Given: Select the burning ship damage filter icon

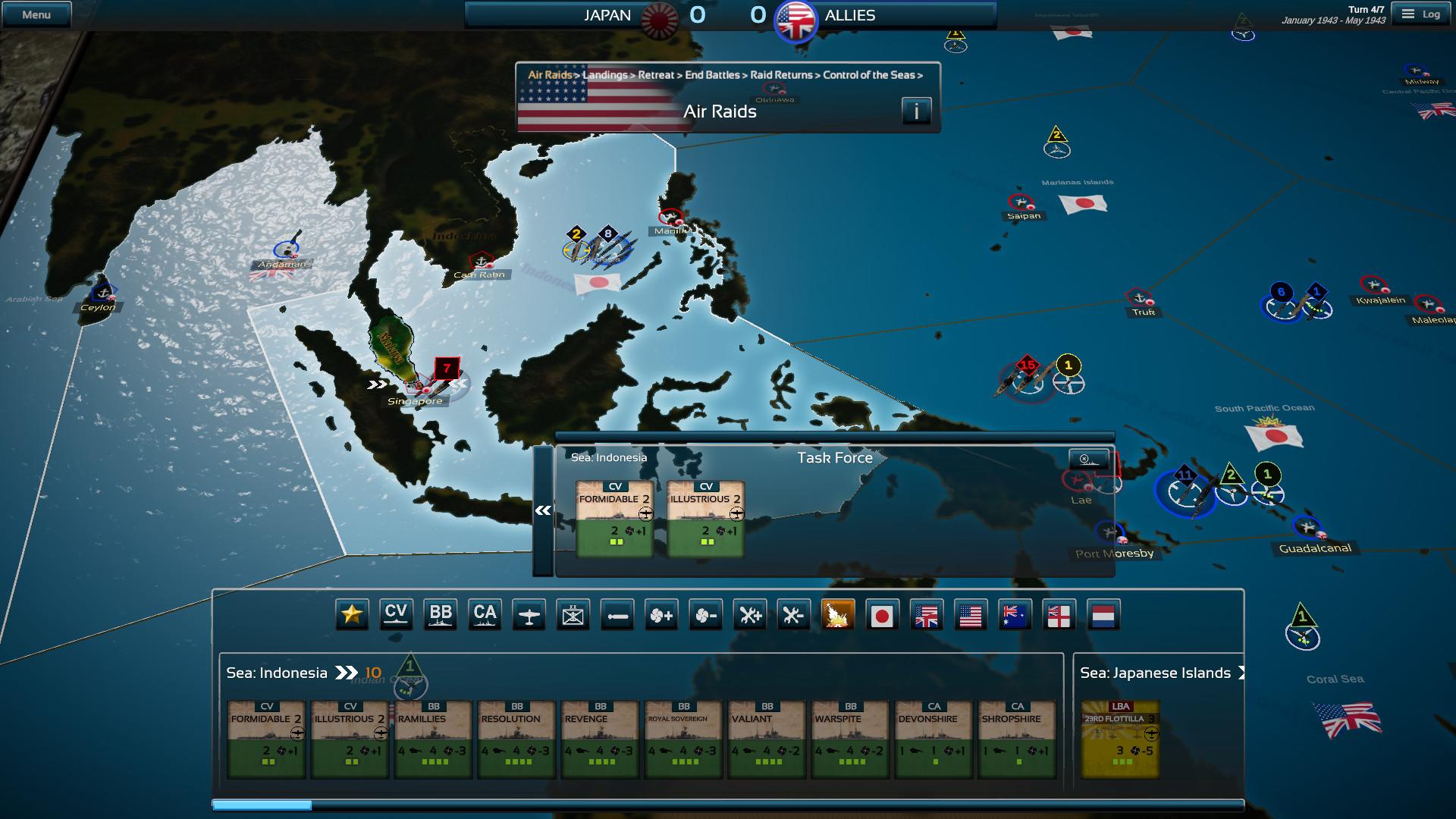Looking at the screenshot, I should pos(839,615).
